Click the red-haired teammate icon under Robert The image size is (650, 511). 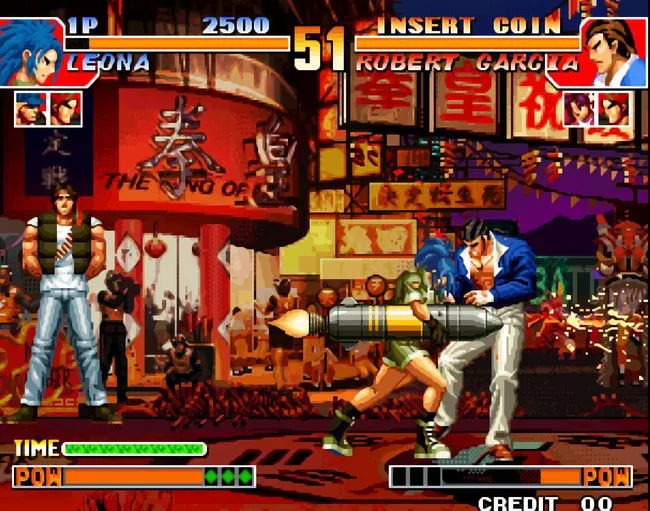point(614,109)
